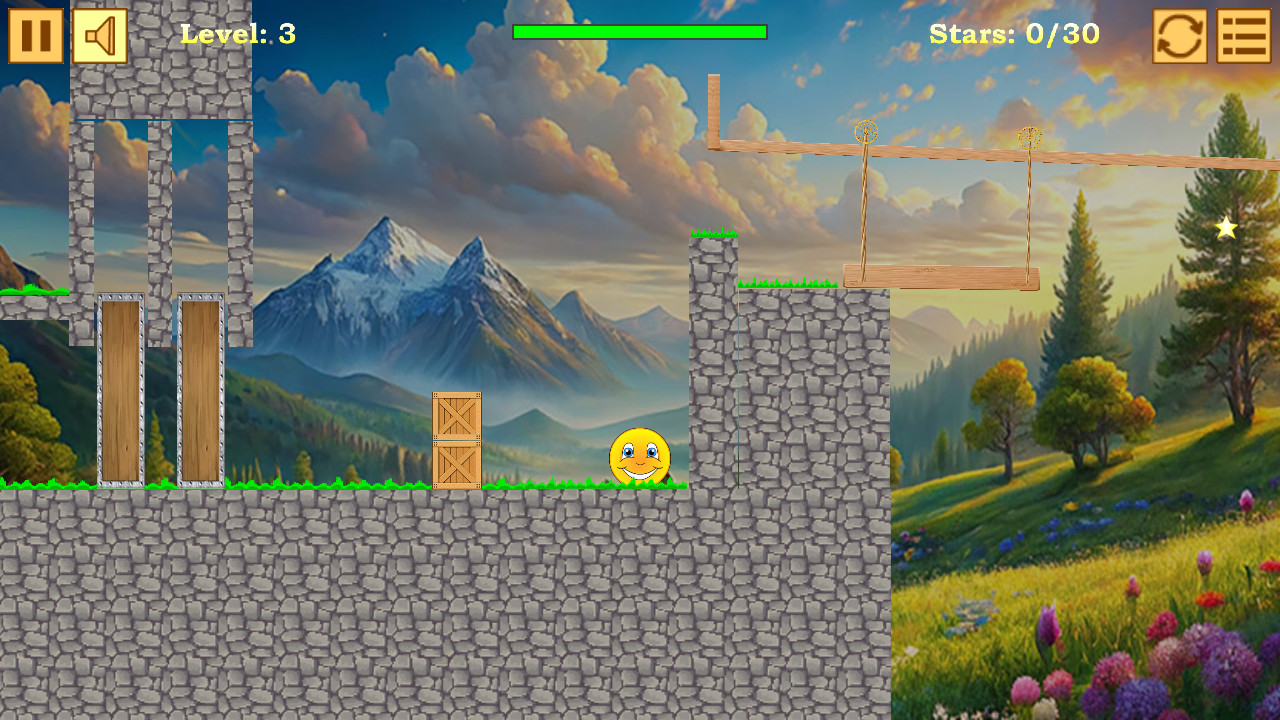Toggle the game sound speaker

[99, 35]
